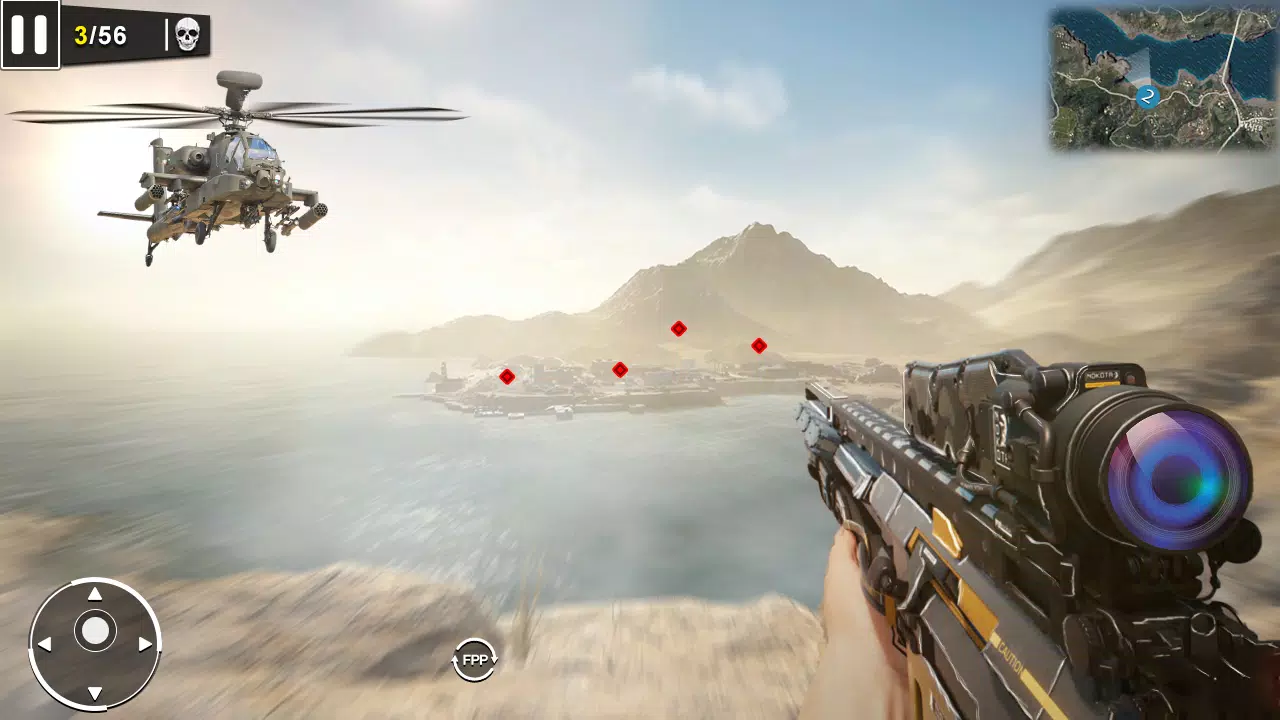Click the second red enemy marker from left
Screen dimensions: 1280x720
(x=621, y=368)
